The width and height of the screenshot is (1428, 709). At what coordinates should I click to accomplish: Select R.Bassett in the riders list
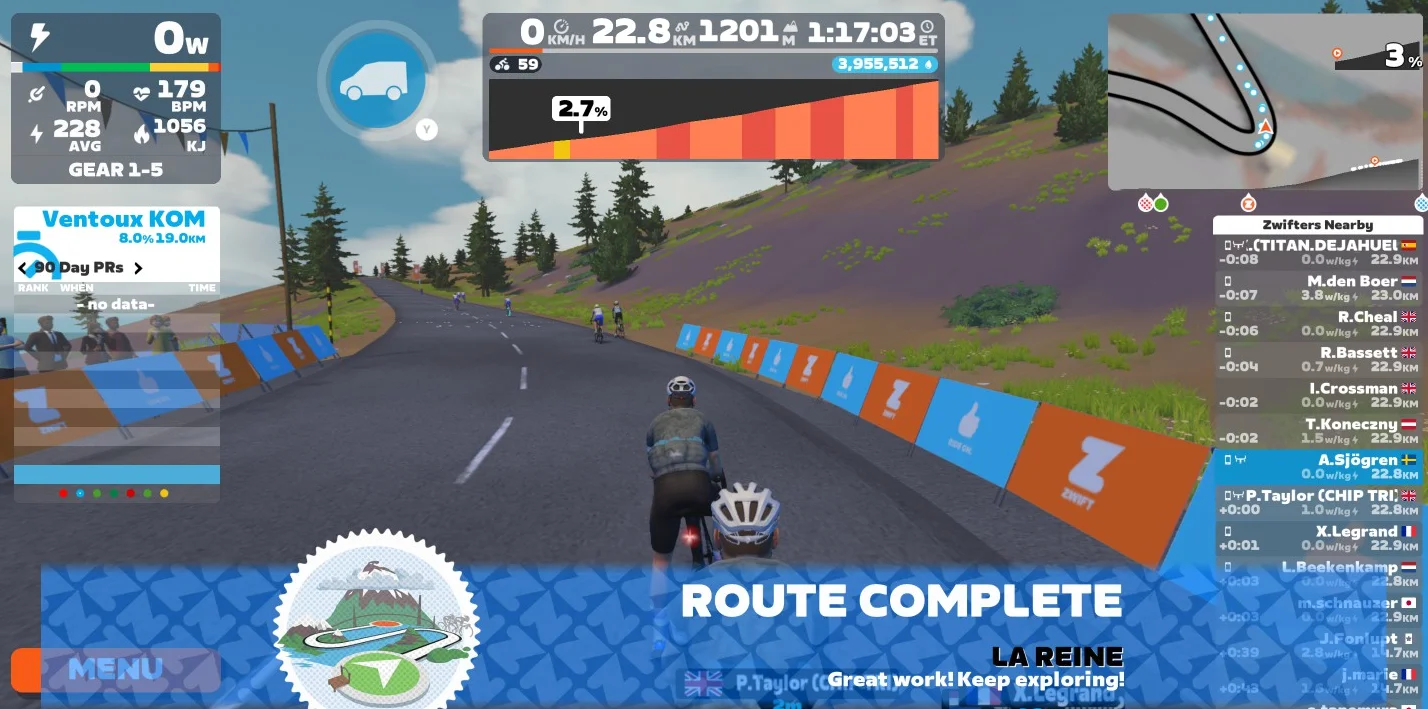pyautogui.click(x=1318, y=360)
